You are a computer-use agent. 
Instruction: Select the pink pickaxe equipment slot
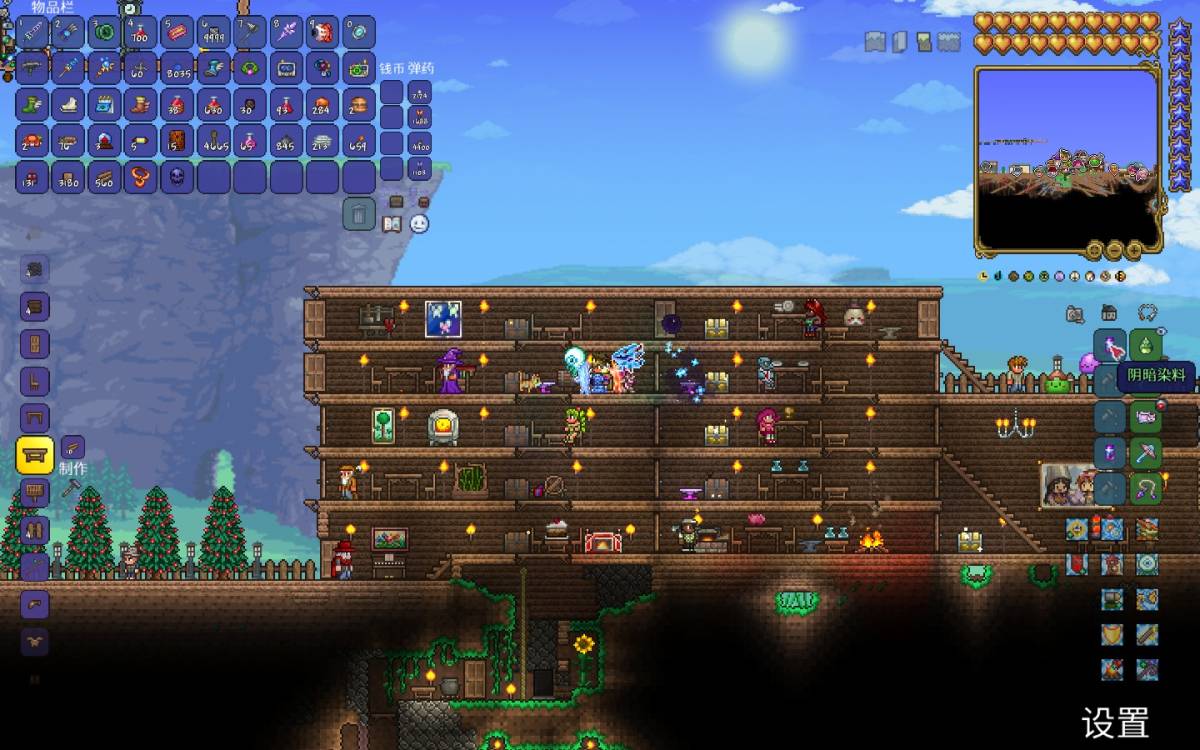coord(1146,453)
